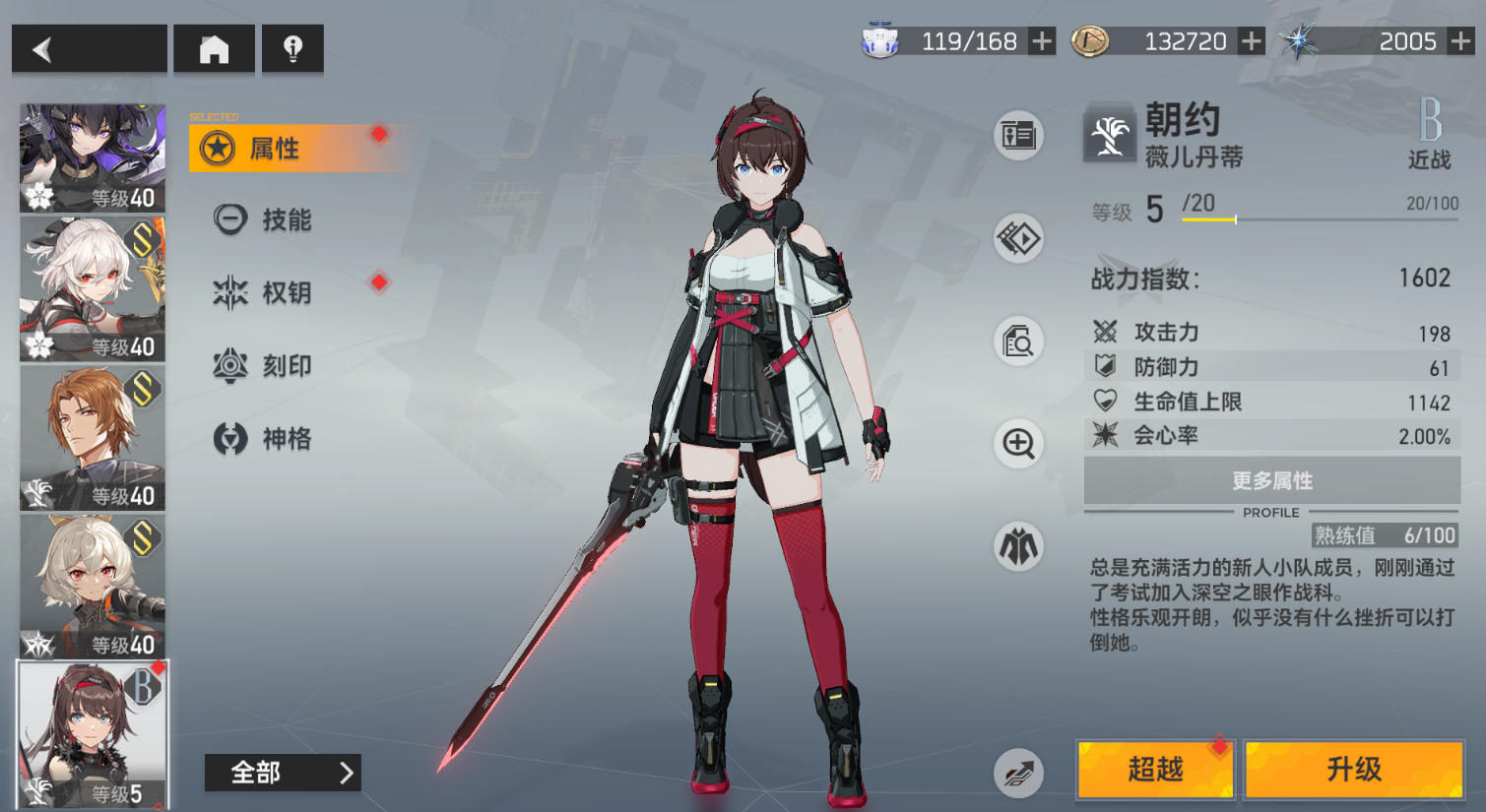1486x812 pixels.
Task: Click the 更多属性 more attributes button
Action: (1271, 481)
